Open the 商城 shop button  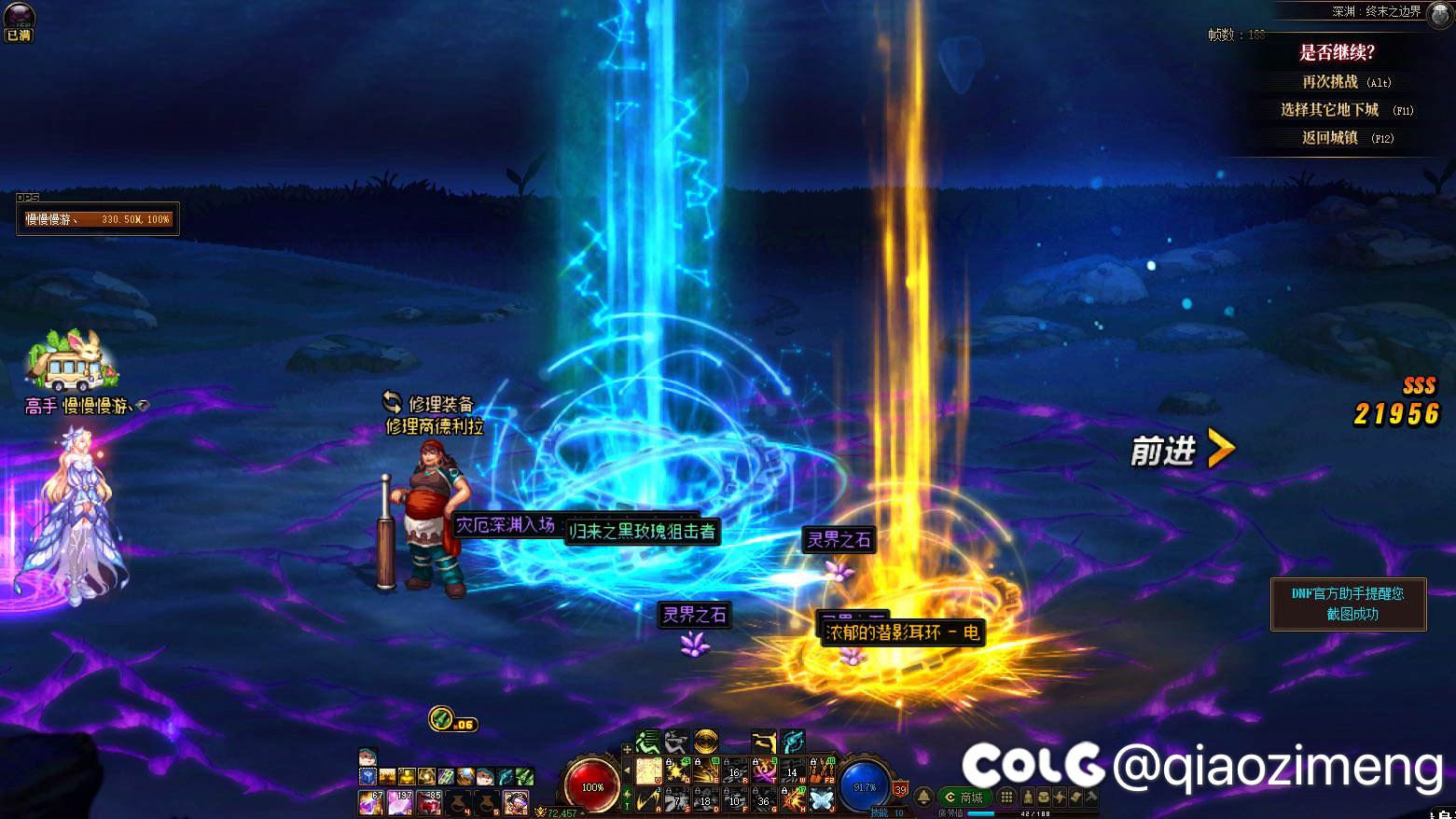click(964, 798)
